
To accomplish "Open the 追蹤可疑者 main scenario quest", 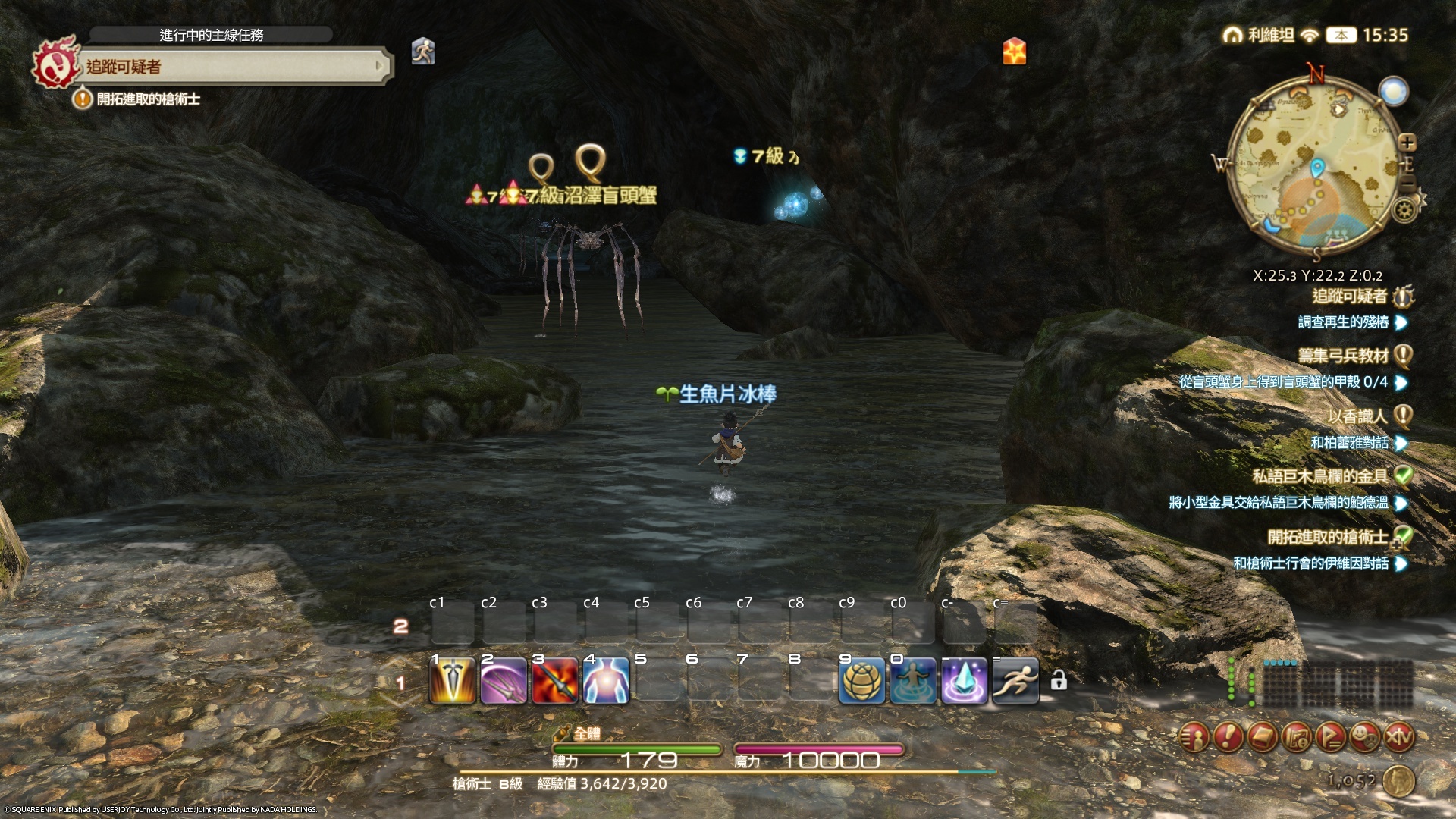I will (x=227, y=67).
